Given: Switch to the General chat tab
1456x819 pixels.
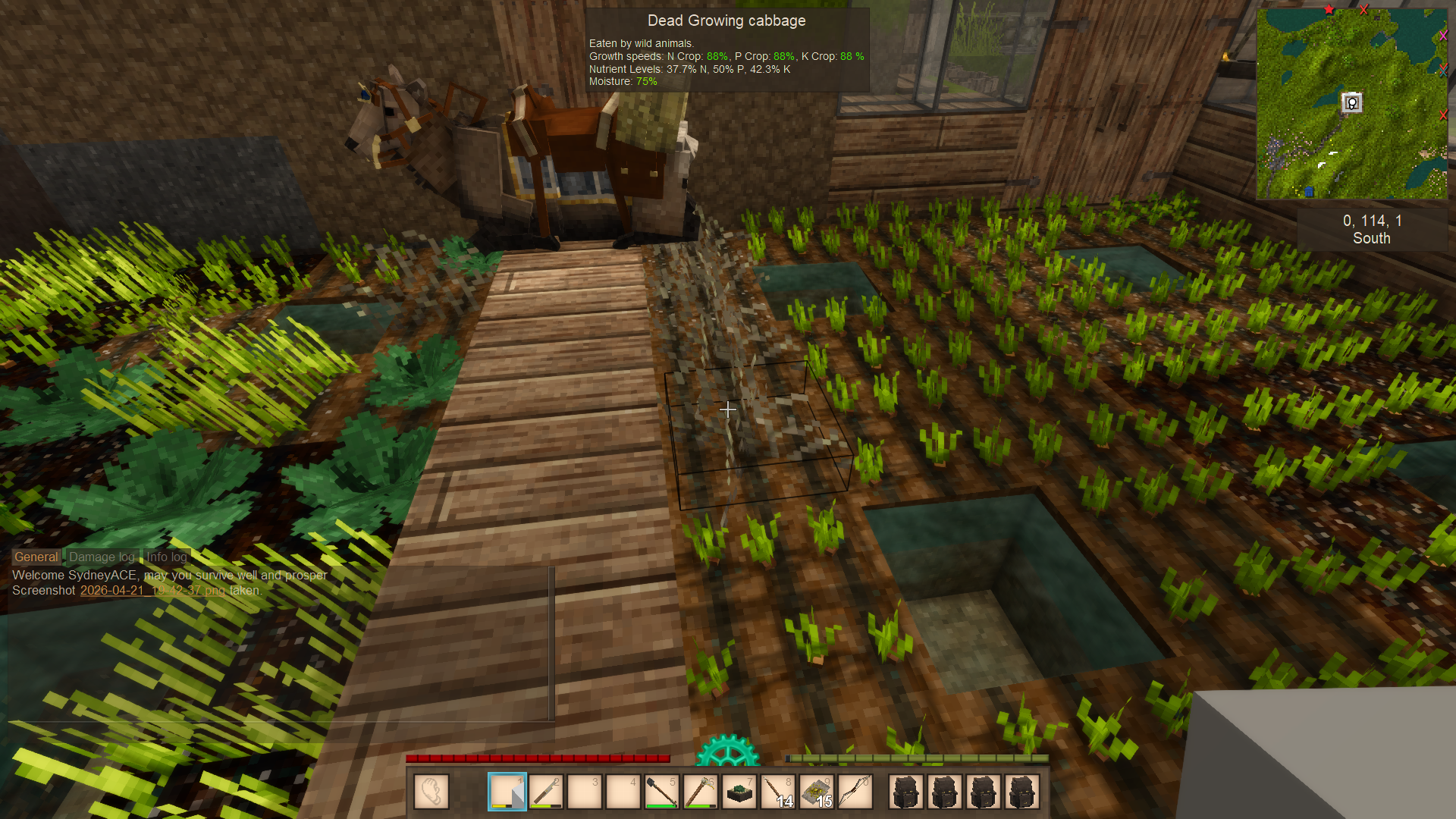Looking at the screenshot, I should 36,557.
